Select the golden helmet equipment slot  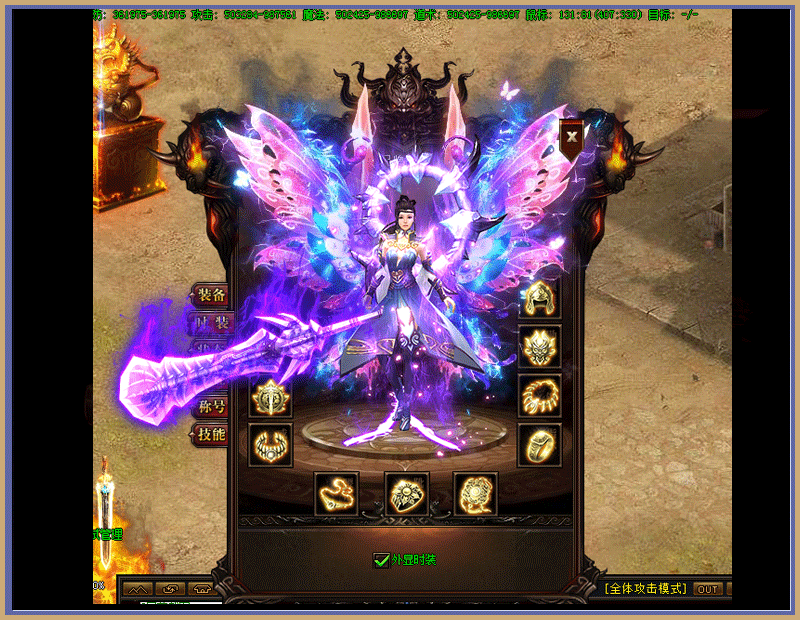tap(539, 297)
